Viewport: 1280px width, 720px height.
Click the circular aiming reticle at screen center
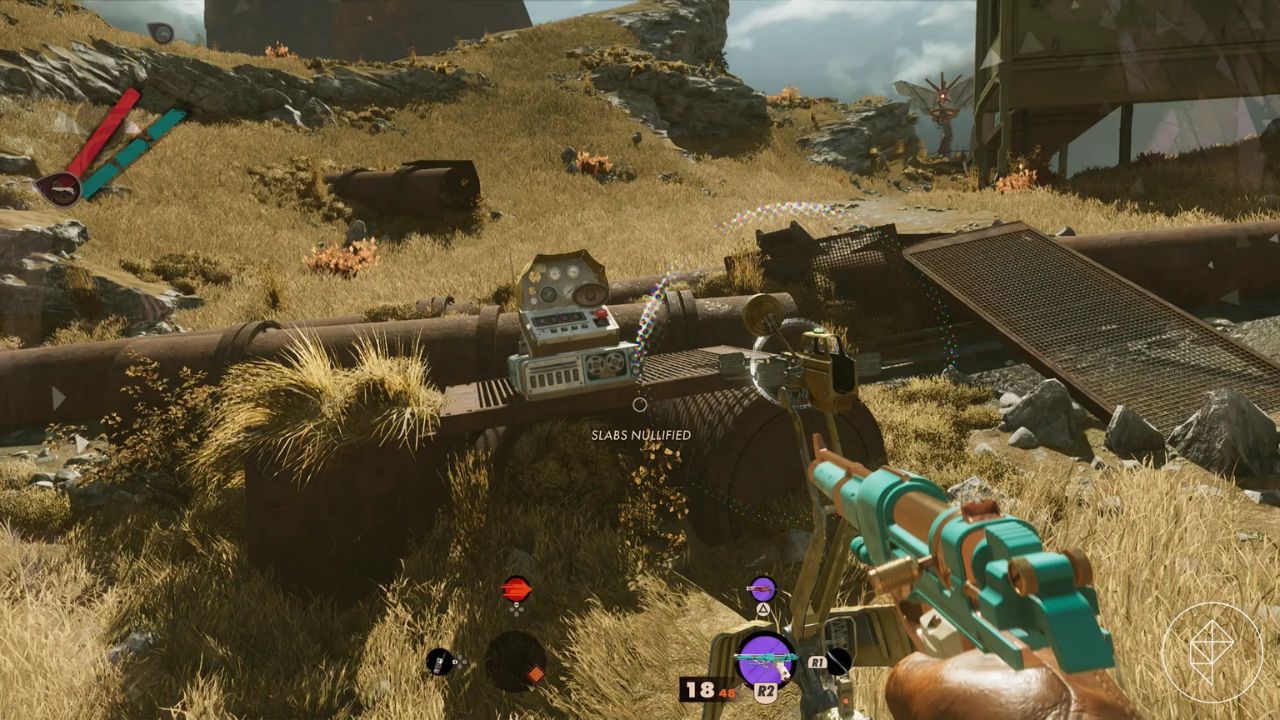(639, 406)
